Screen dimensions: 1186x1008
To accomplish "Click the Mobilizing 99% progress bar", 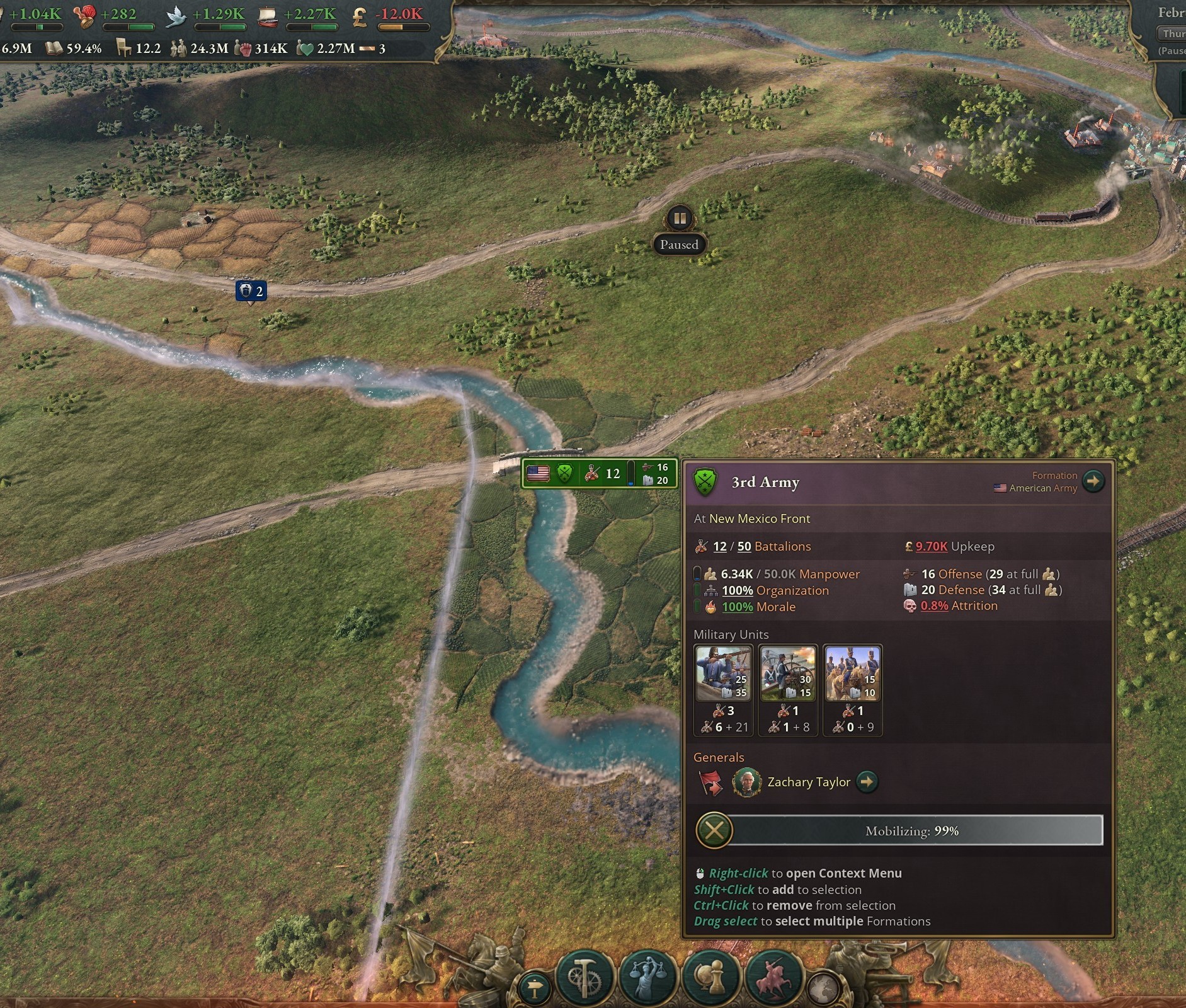I will coord(910,830).
